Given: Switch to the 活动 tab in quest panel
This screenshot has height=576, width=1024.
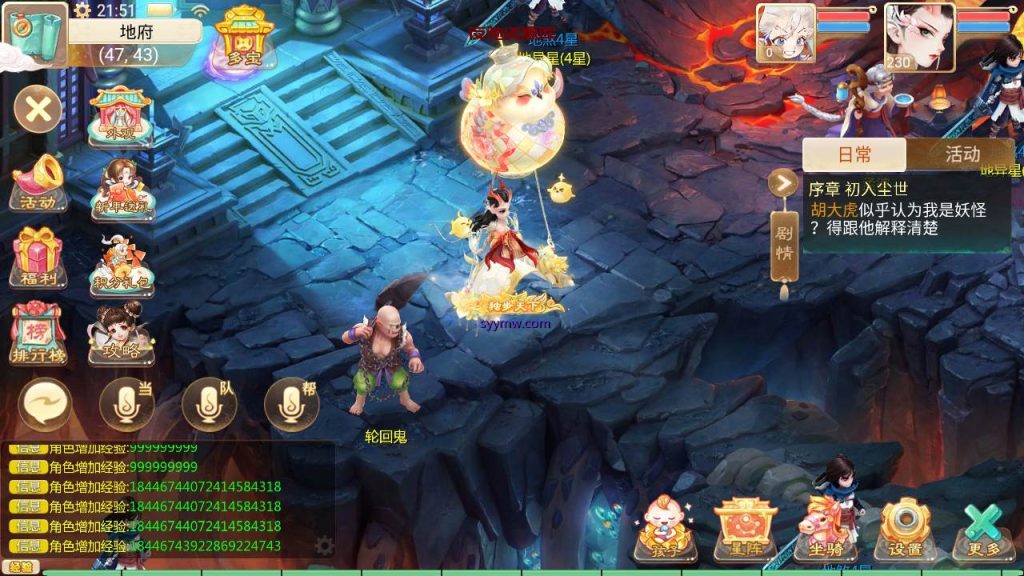Looking at the screenshot, I should pyautogui.click(x=961, y=154).
